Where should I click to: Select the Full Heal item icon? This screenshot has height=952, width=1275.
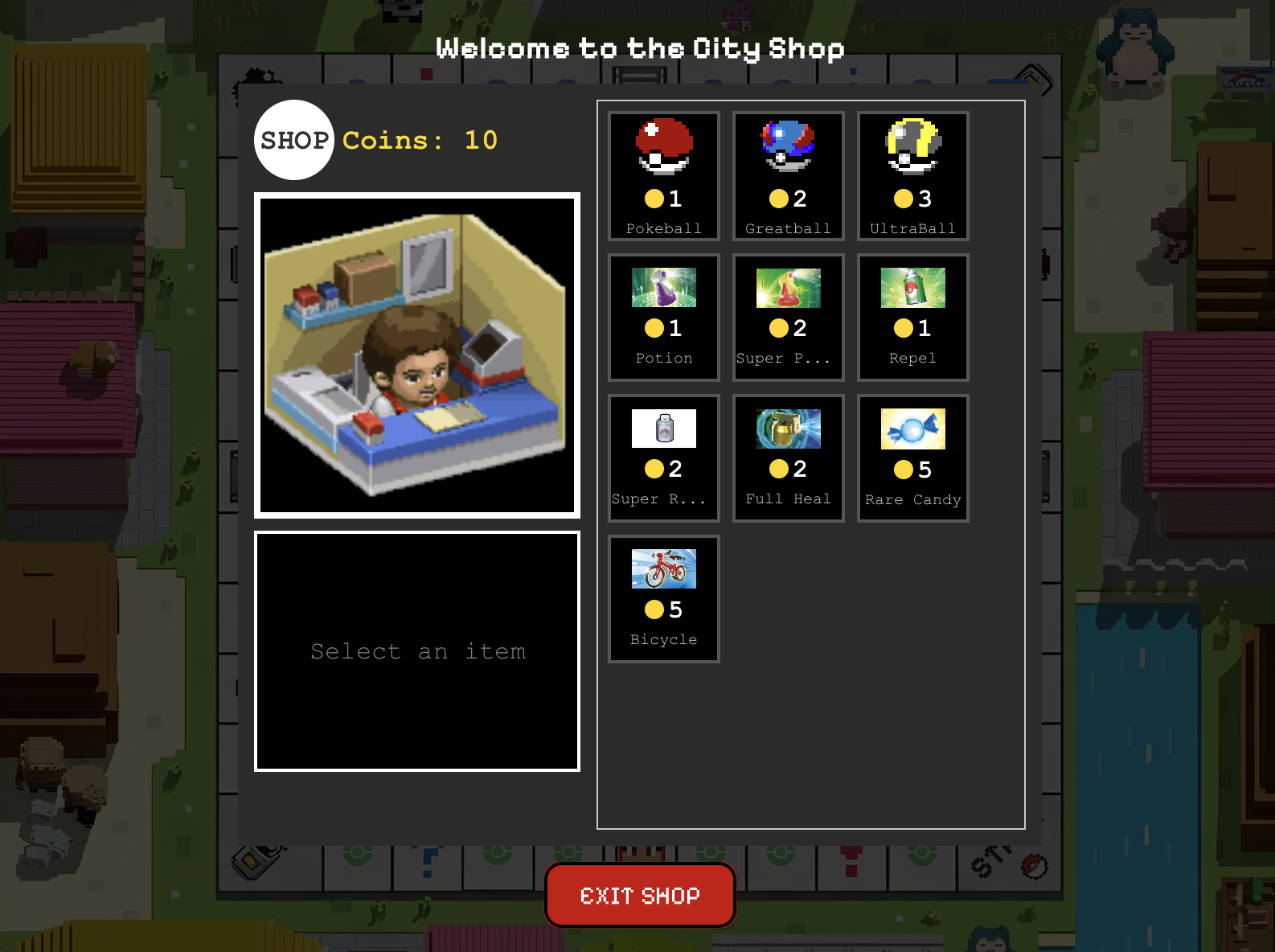click(788, 429)
